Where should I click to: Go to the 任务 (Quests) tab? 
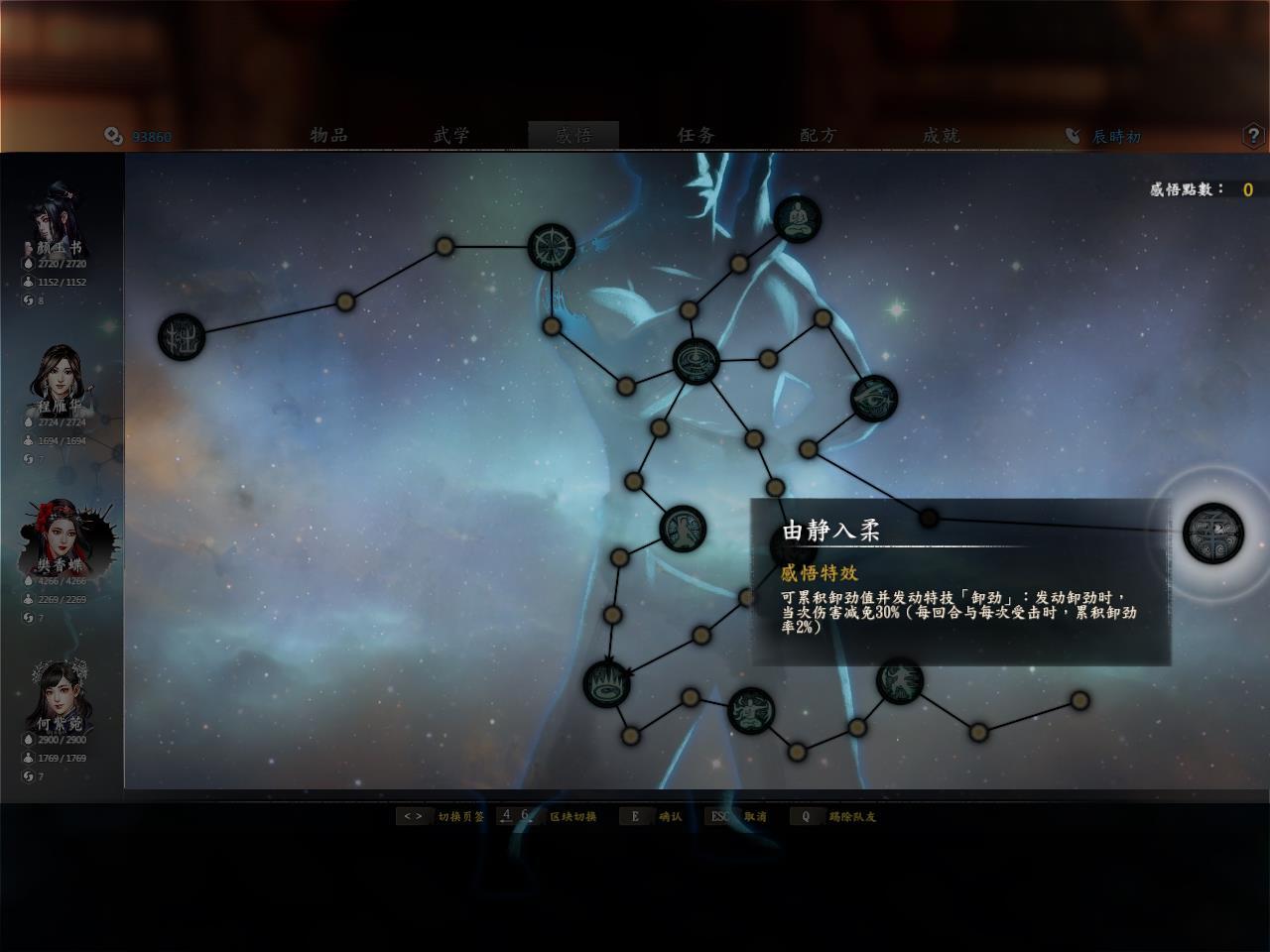[x=697, y=135]
